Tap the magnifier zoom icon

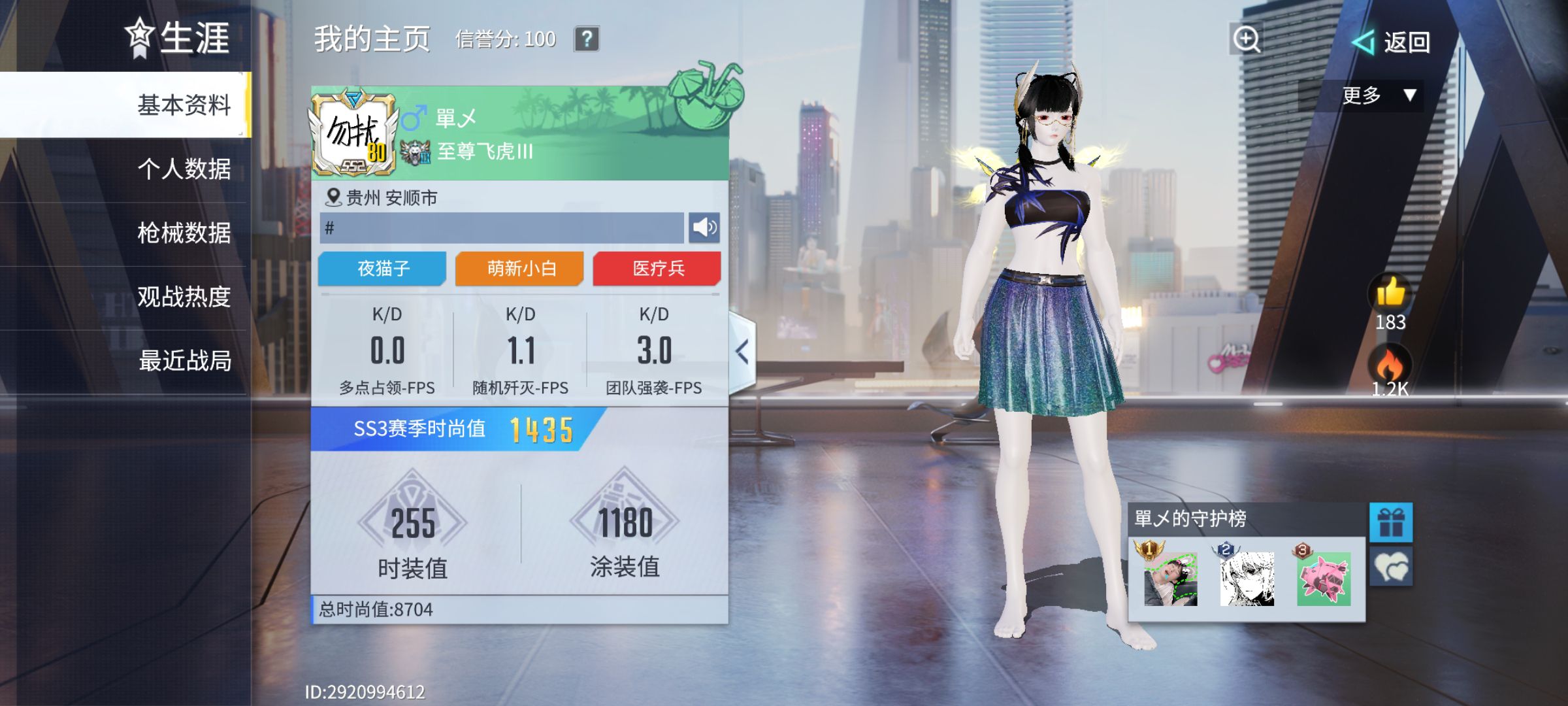(x=1246, y=39)
